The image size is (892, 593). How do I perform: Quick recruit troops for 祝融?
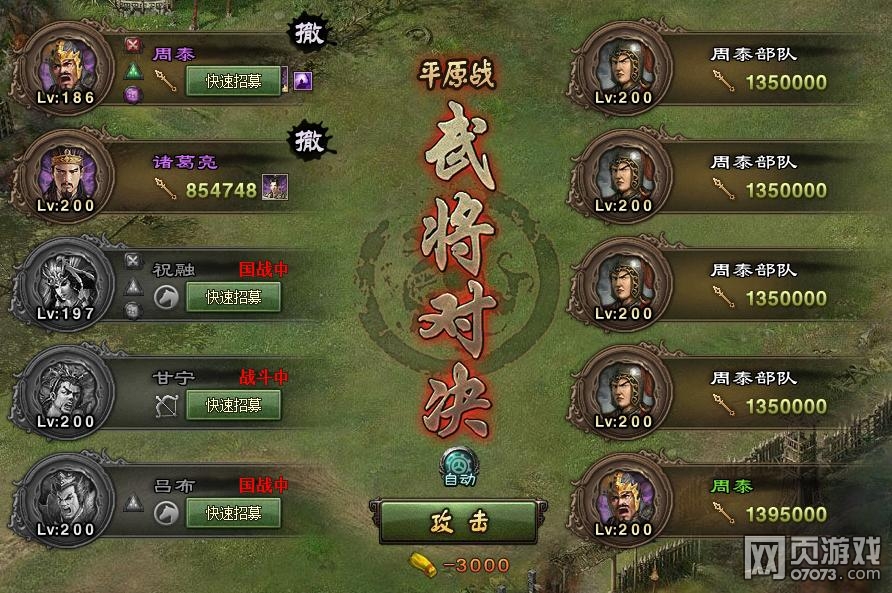click(x=233, y=297)
